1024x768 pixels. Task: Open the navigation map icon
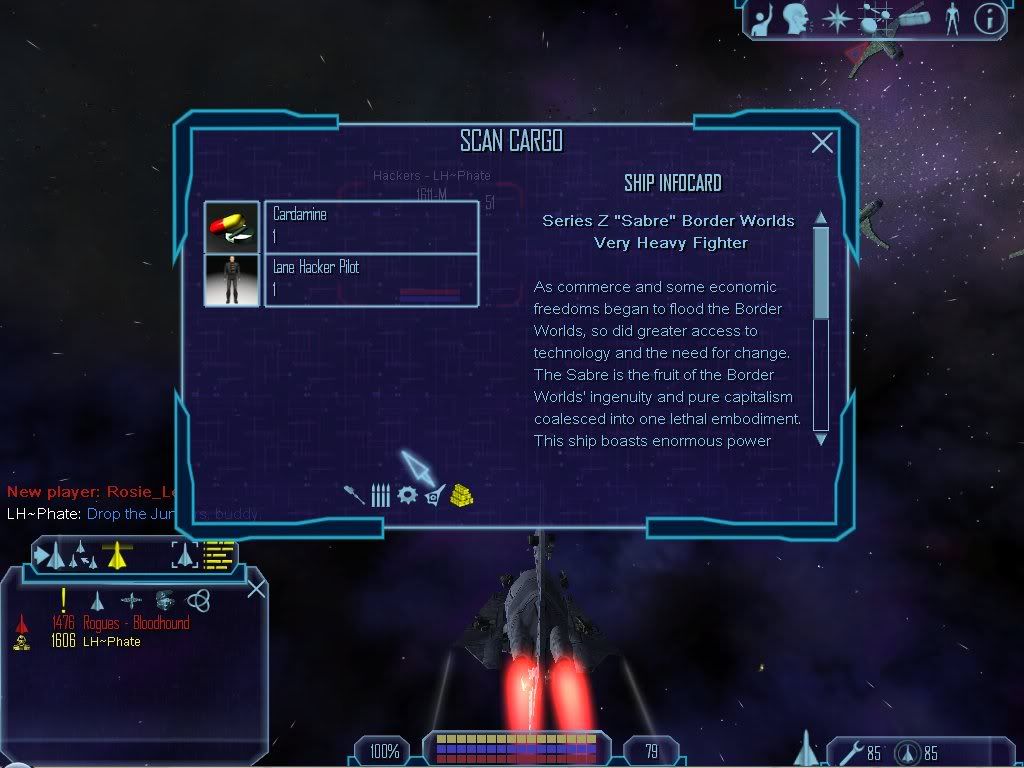point(876,18)
